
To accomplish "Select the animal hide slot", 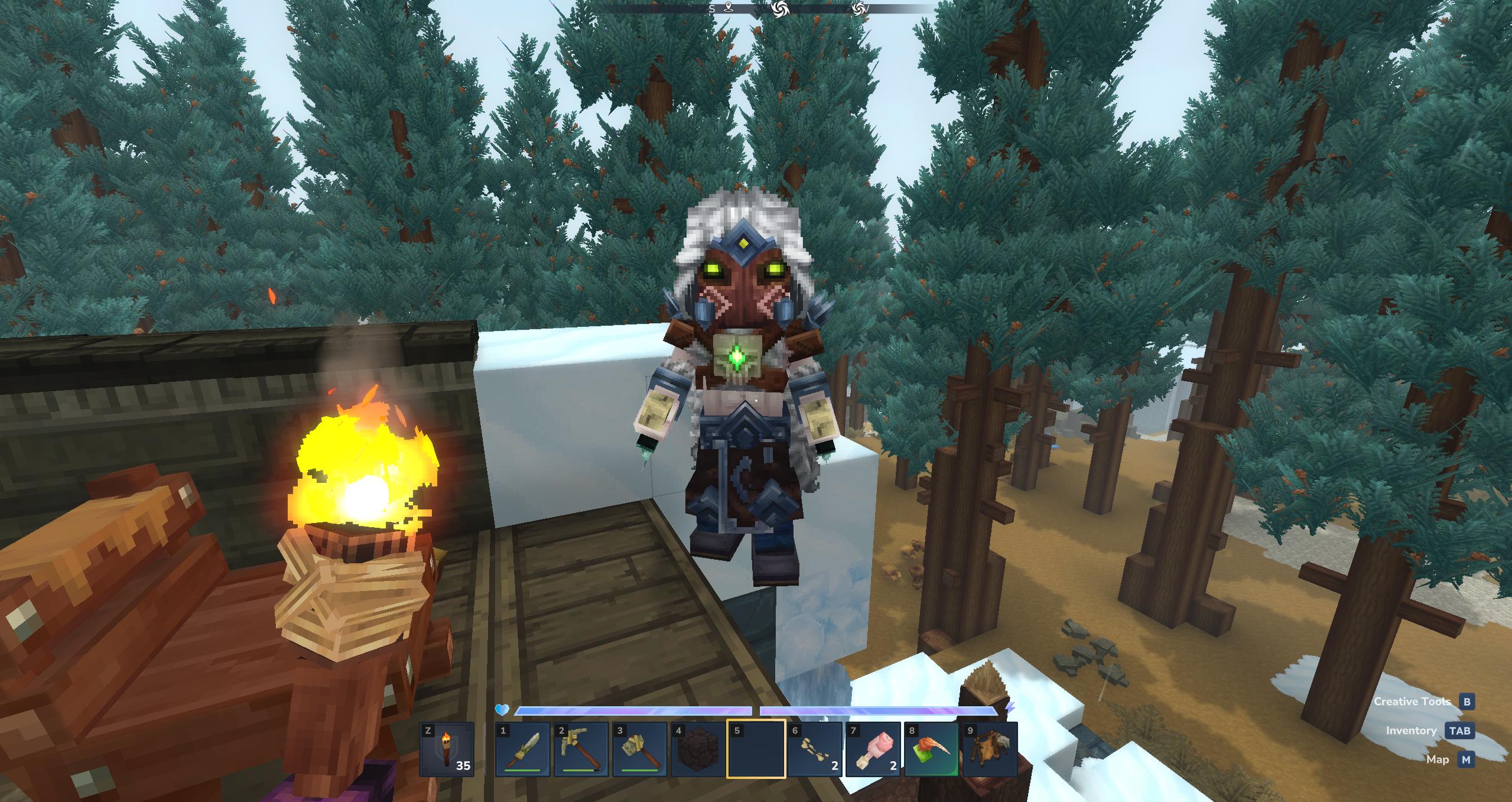I will (989, 749).
